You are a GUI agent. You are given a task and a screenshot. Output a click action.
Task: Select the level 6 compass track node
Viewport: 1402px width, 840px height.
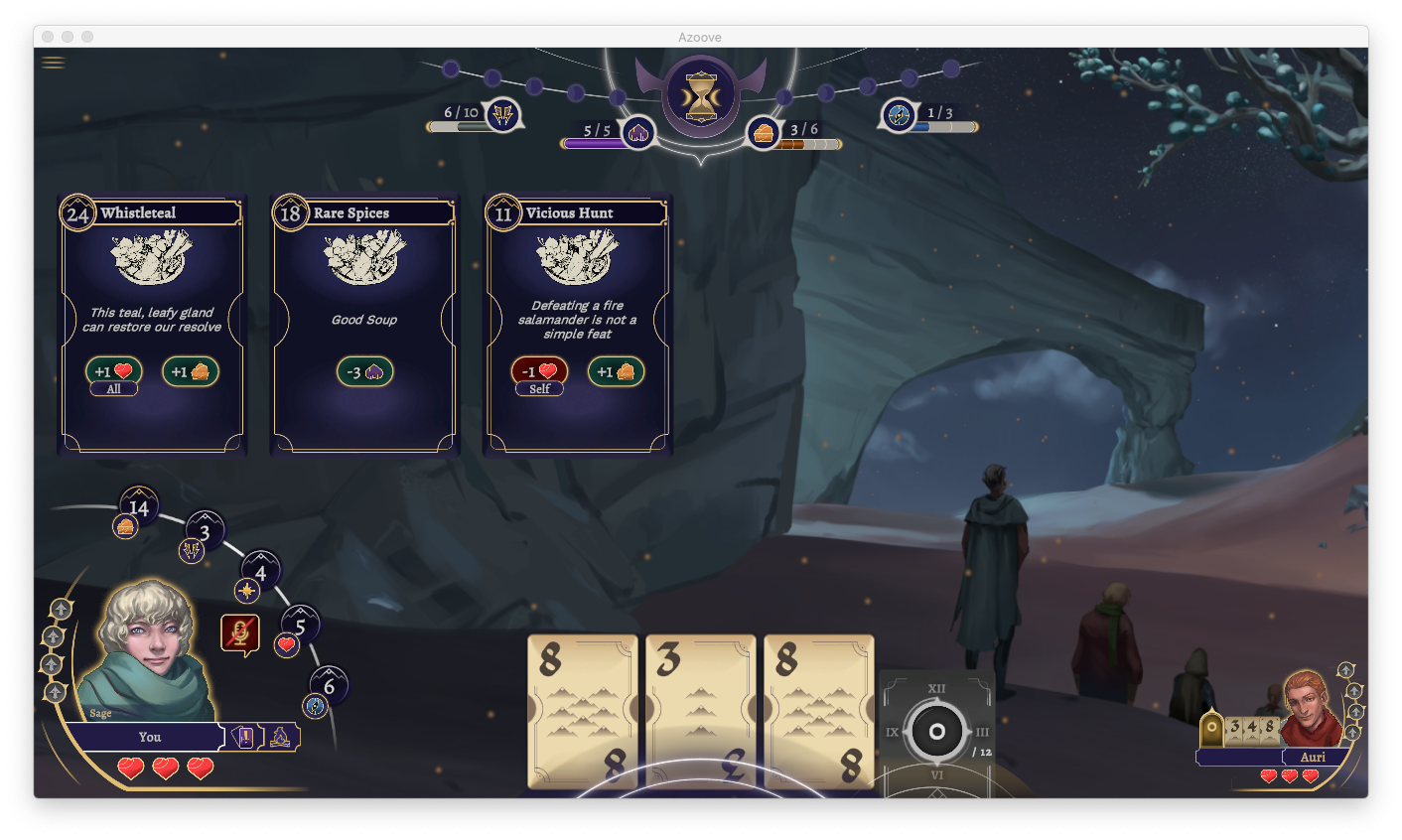coord(329,686)
